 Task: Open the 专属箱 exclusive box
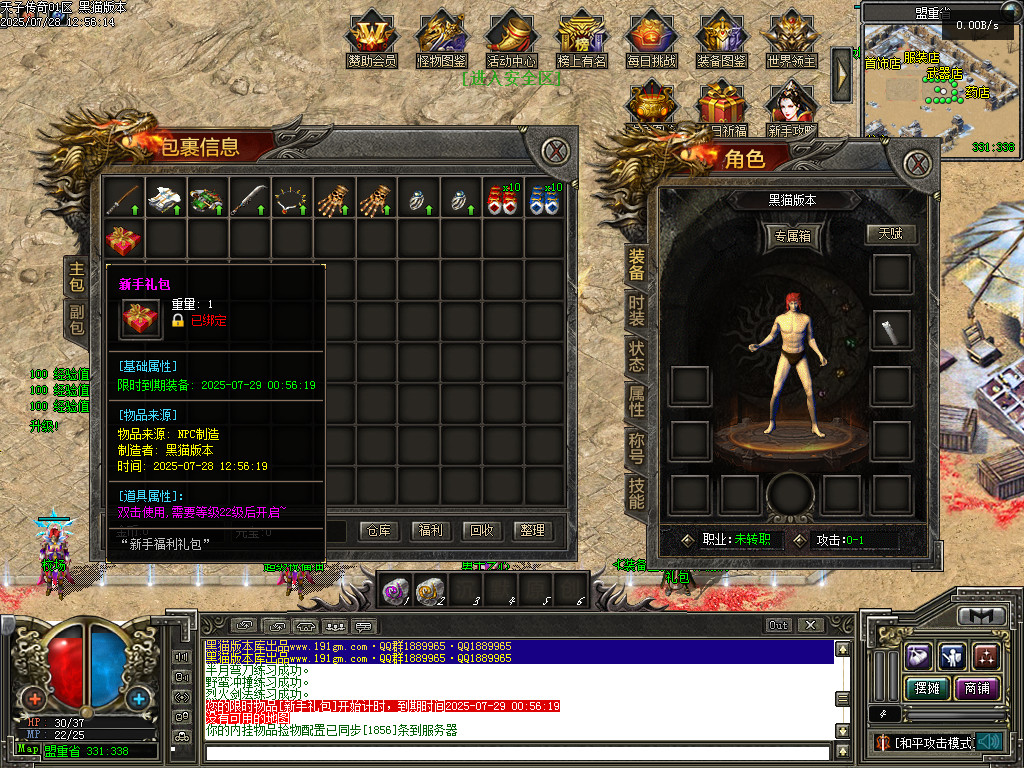793,236
